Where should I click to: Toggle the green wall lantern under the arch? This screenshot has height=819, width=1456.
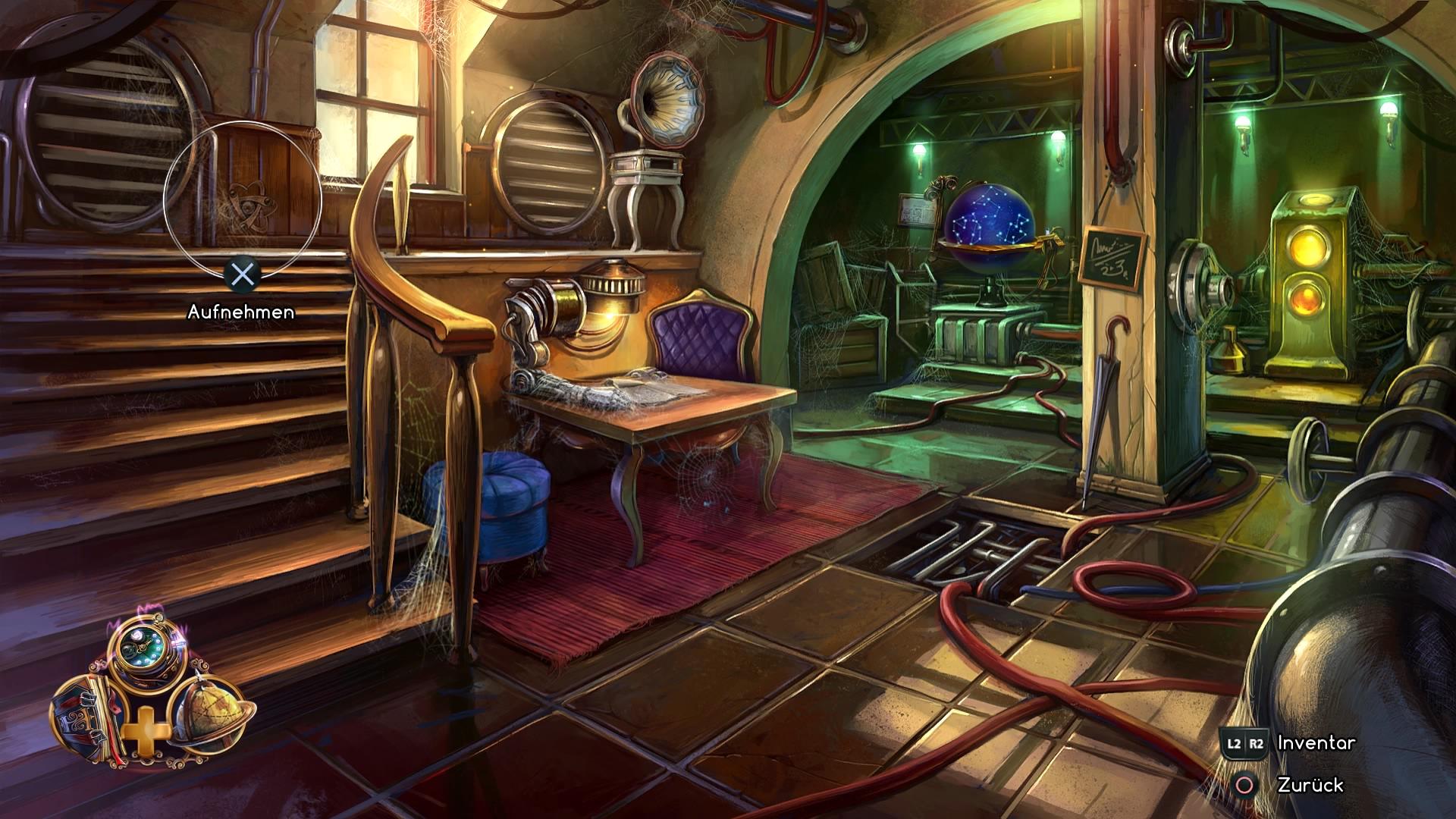pyautogui.click(x=919, y=150)
